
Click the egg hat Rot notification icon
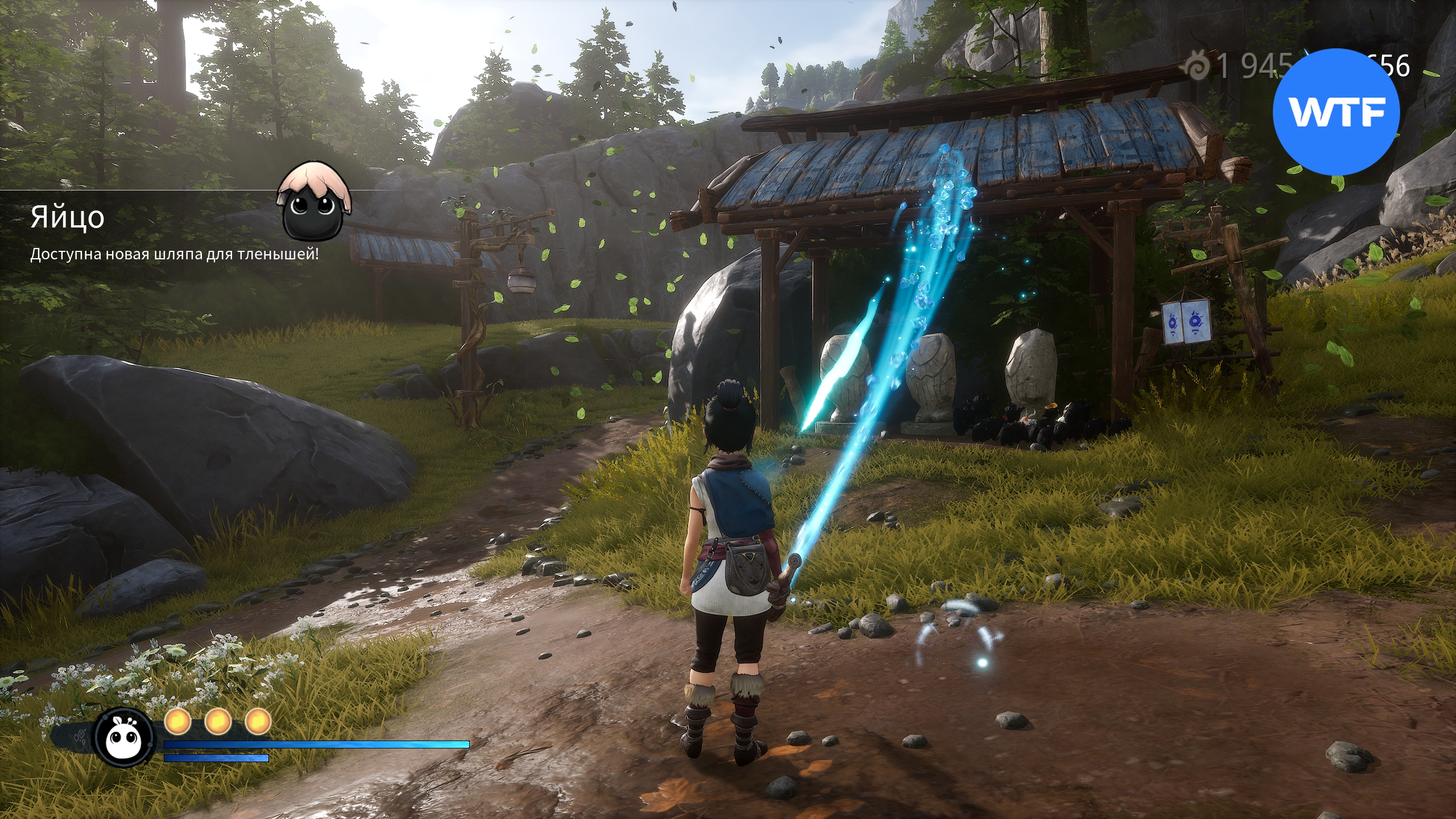[315, 200]
